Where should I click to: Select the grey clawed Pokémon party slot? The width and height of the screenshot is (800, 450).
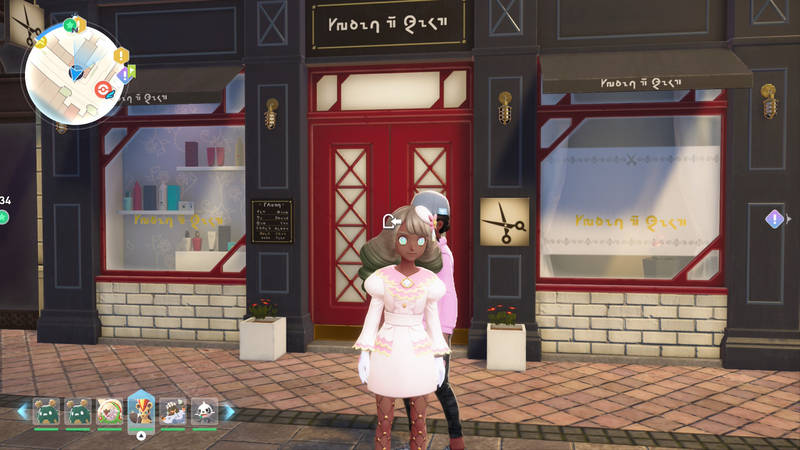click(x=173, y=411)
